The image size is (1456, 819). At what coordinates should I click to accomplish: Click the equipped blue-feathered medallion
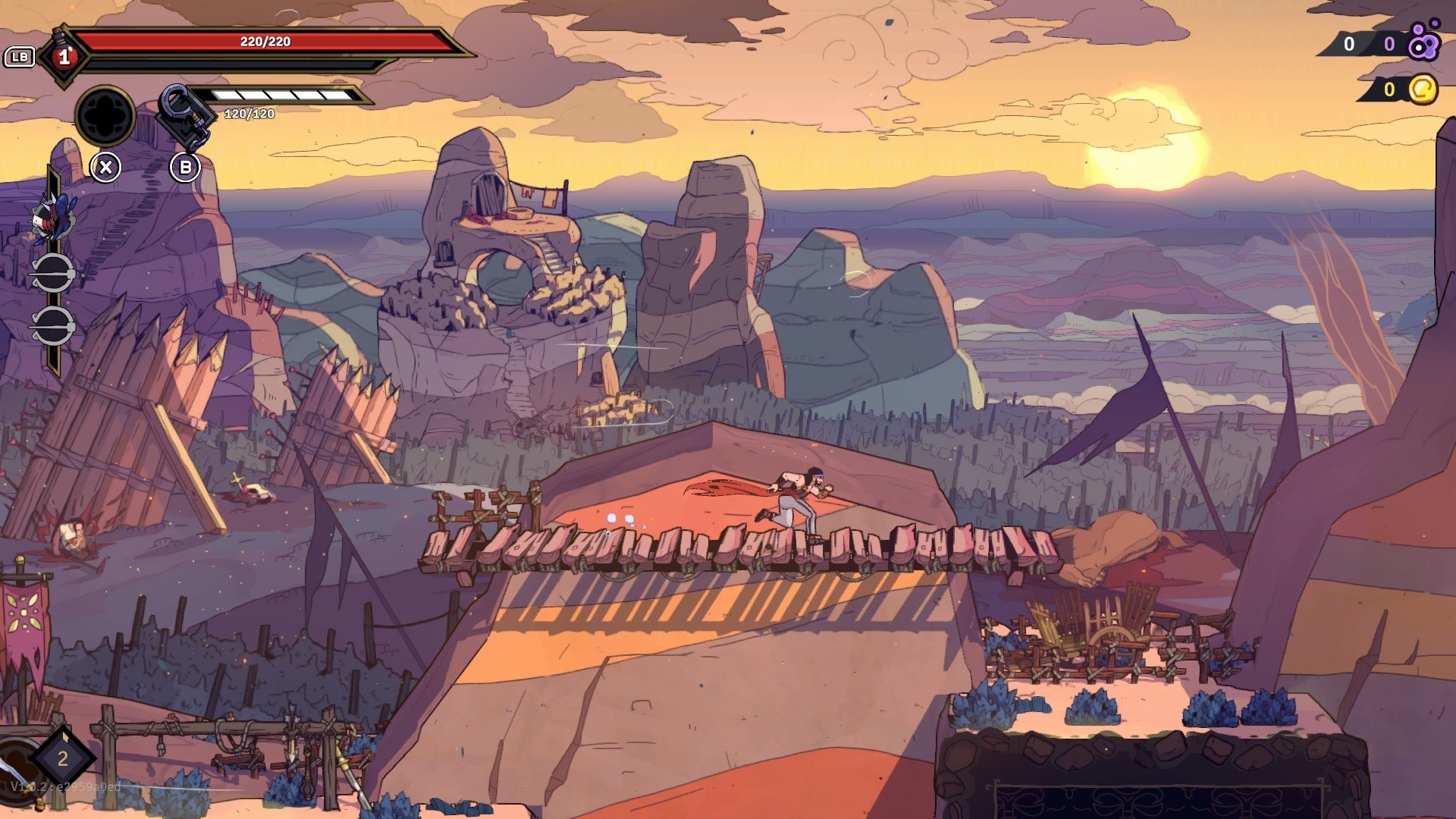point(53,216)
